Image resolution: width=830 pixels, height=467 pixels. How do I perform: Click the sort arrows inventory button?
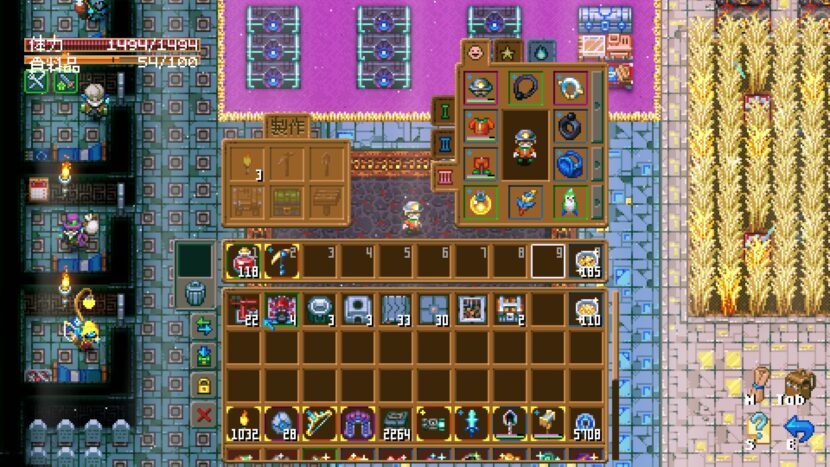[204, 326]
